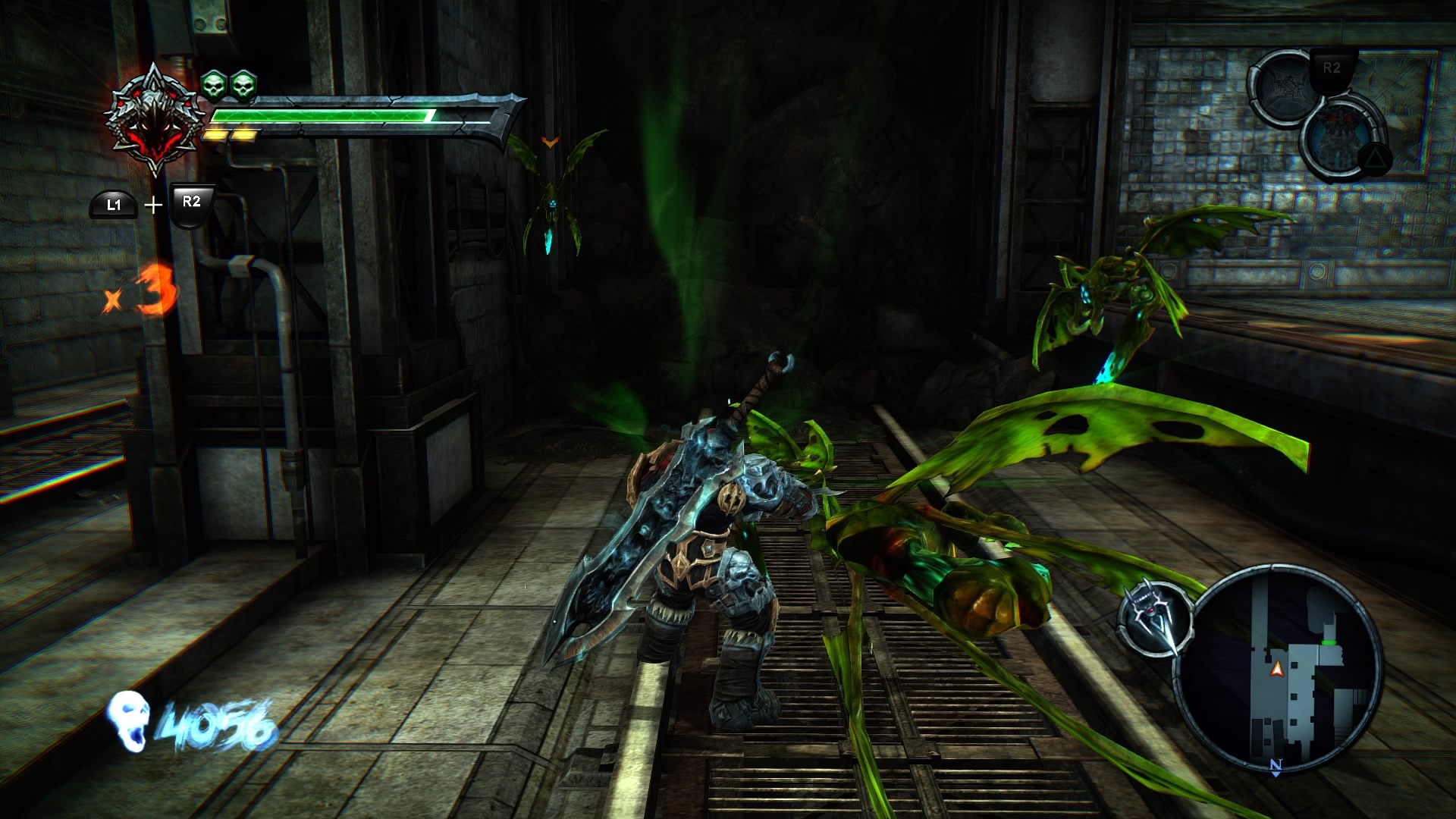Click War's red demon emblem portrait
Screen dimensions: 1456x819
point(155,121)
